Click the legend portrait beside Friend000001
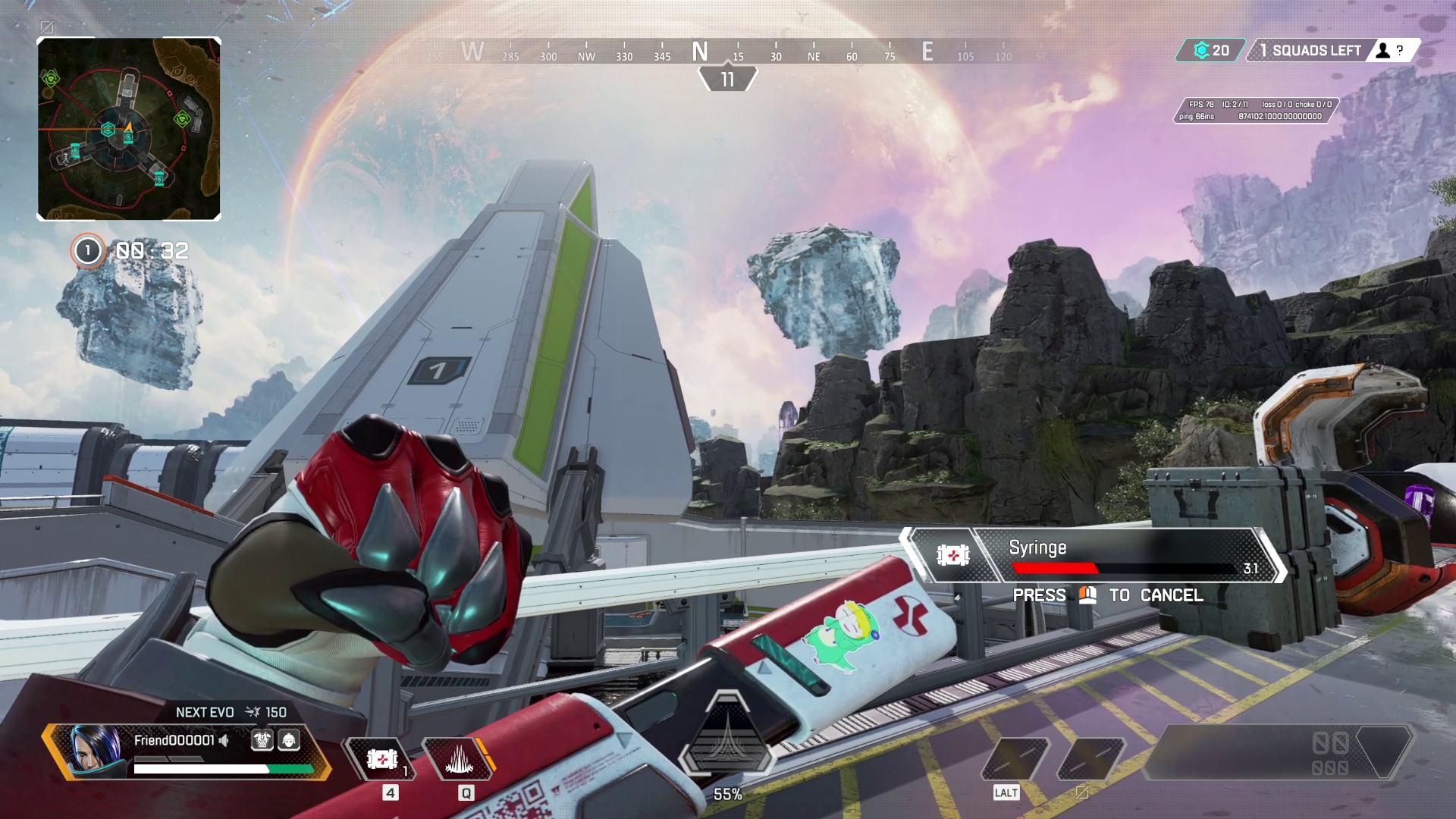 96,749
